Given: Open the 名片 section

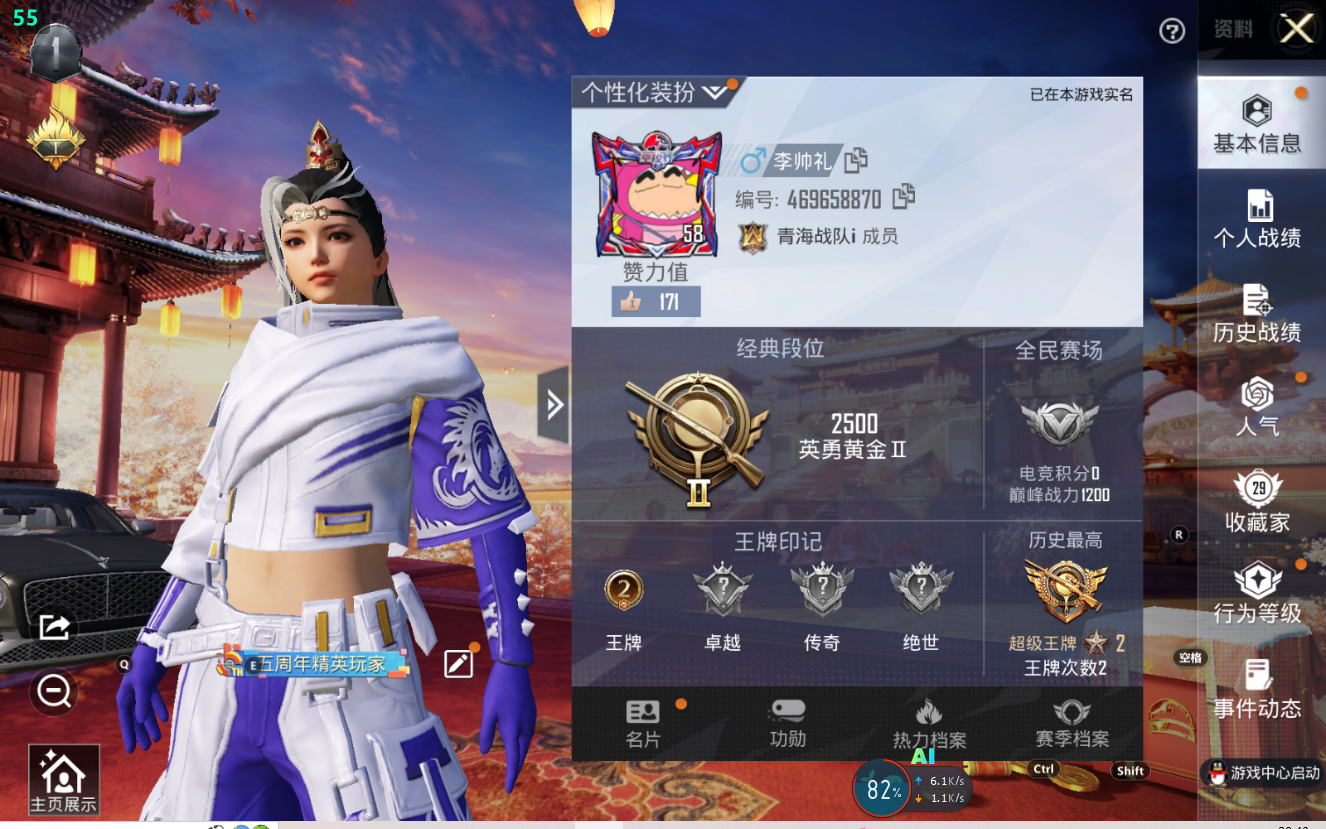Looking at the screenshot, I should coord(643,724).
